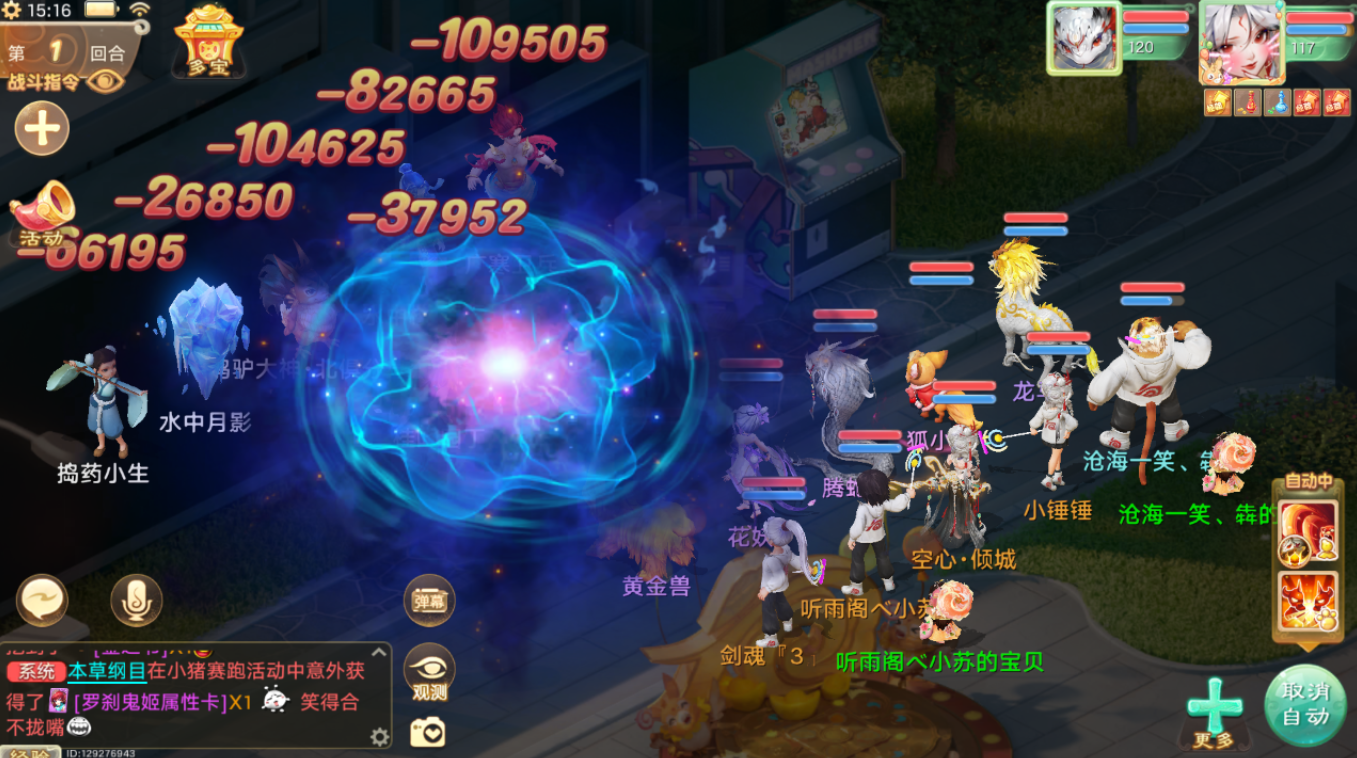Select the red demon auto skill icon
The image size is (1357, 758).
tap(1308, 602)
